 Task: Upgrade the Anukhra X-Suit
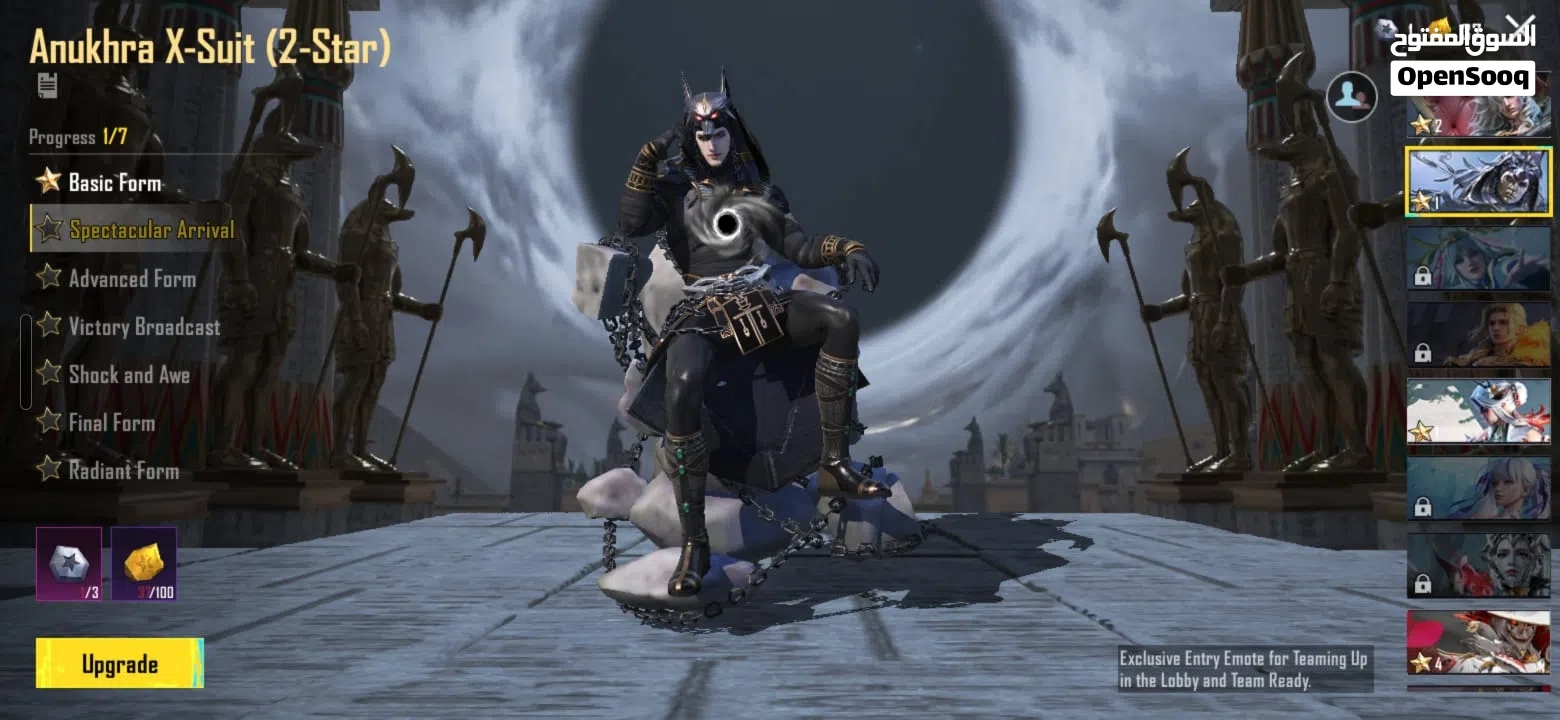pos(119,664)
